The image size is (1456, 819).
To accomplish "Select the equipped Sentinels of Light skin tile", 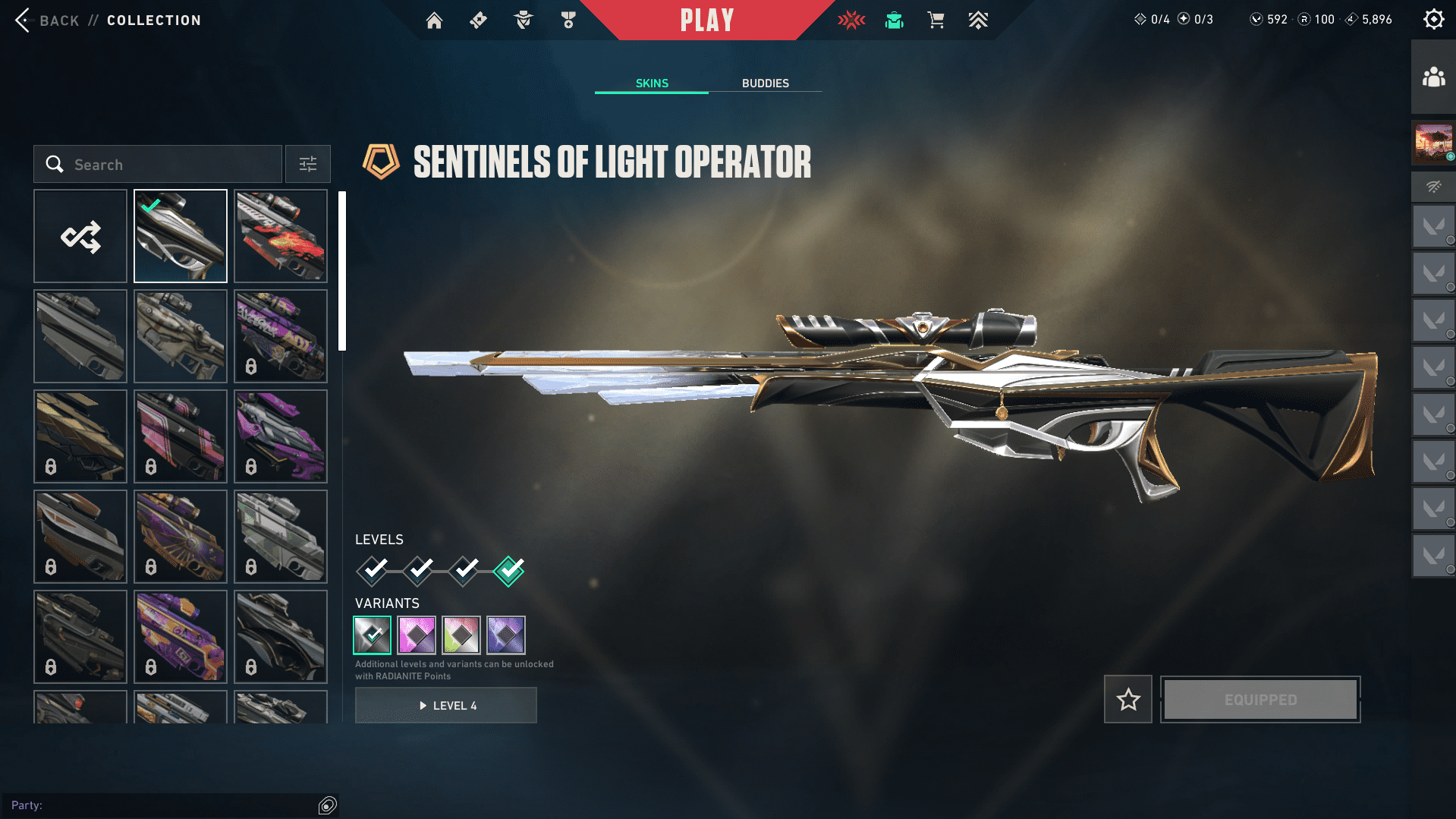I will pos(181,236).
